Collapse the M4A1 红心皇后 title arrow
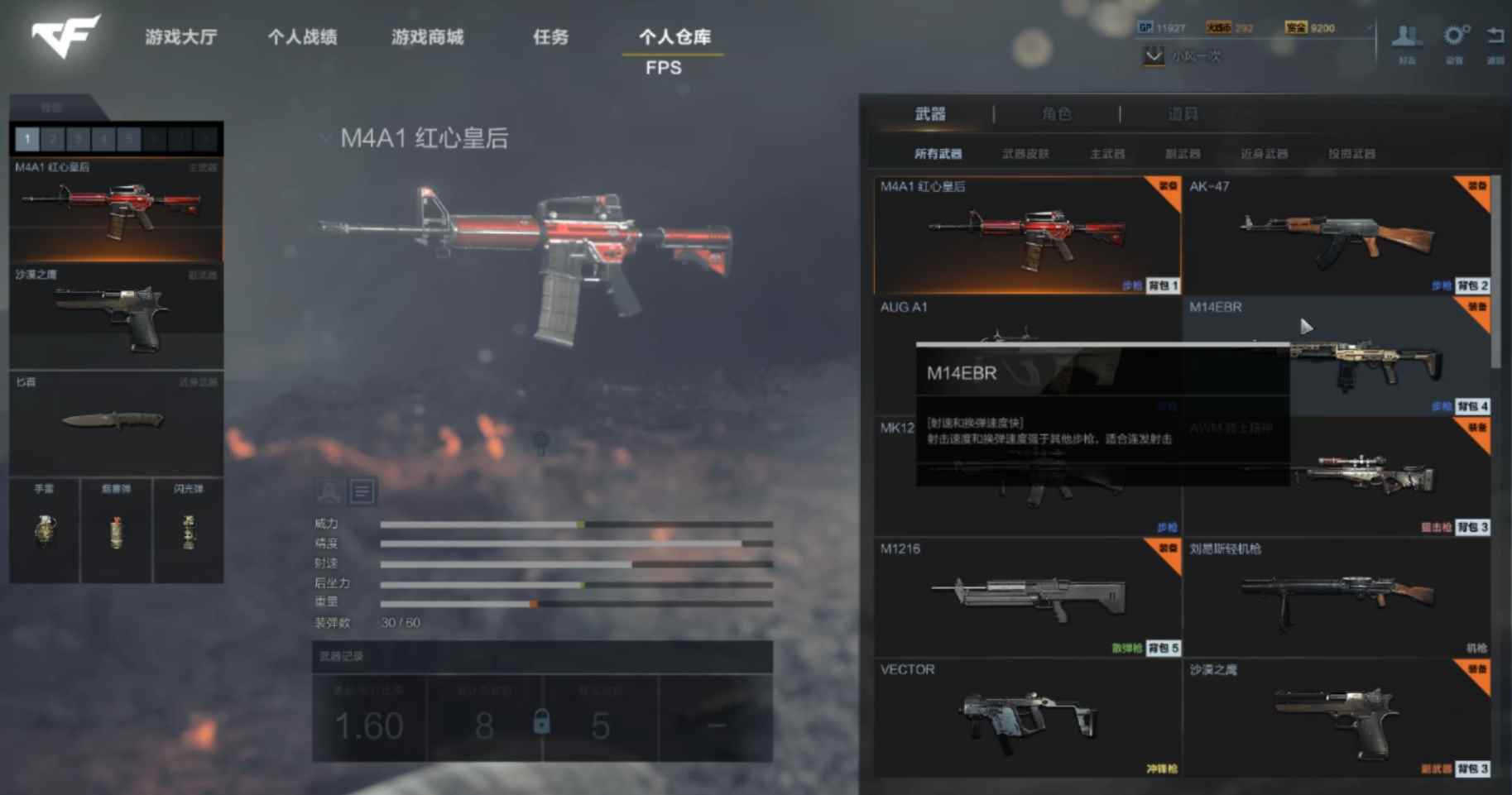1512x795 pixels. coord(324,138)
